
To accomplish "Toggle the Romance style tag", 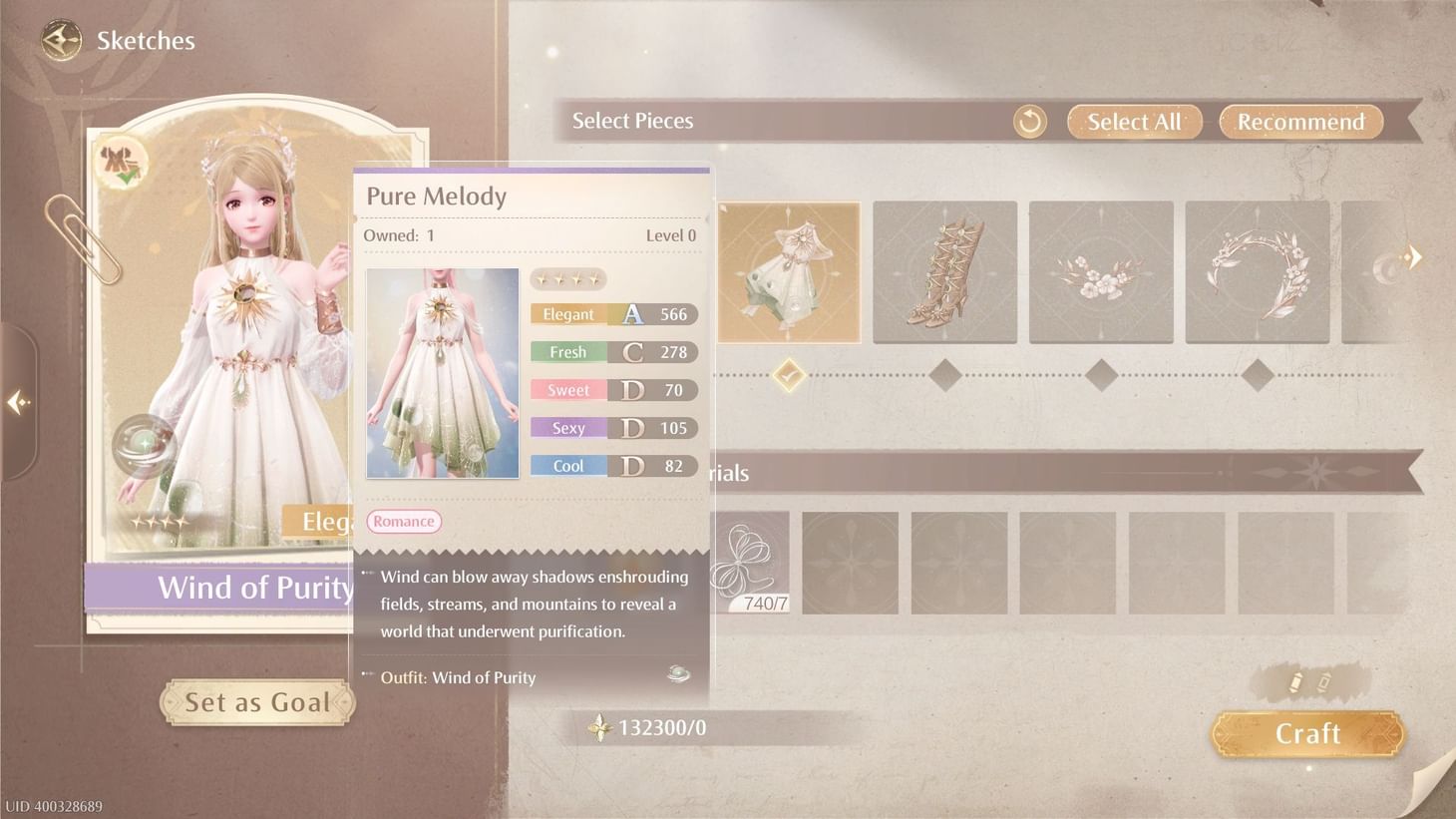I will (403, 521).
